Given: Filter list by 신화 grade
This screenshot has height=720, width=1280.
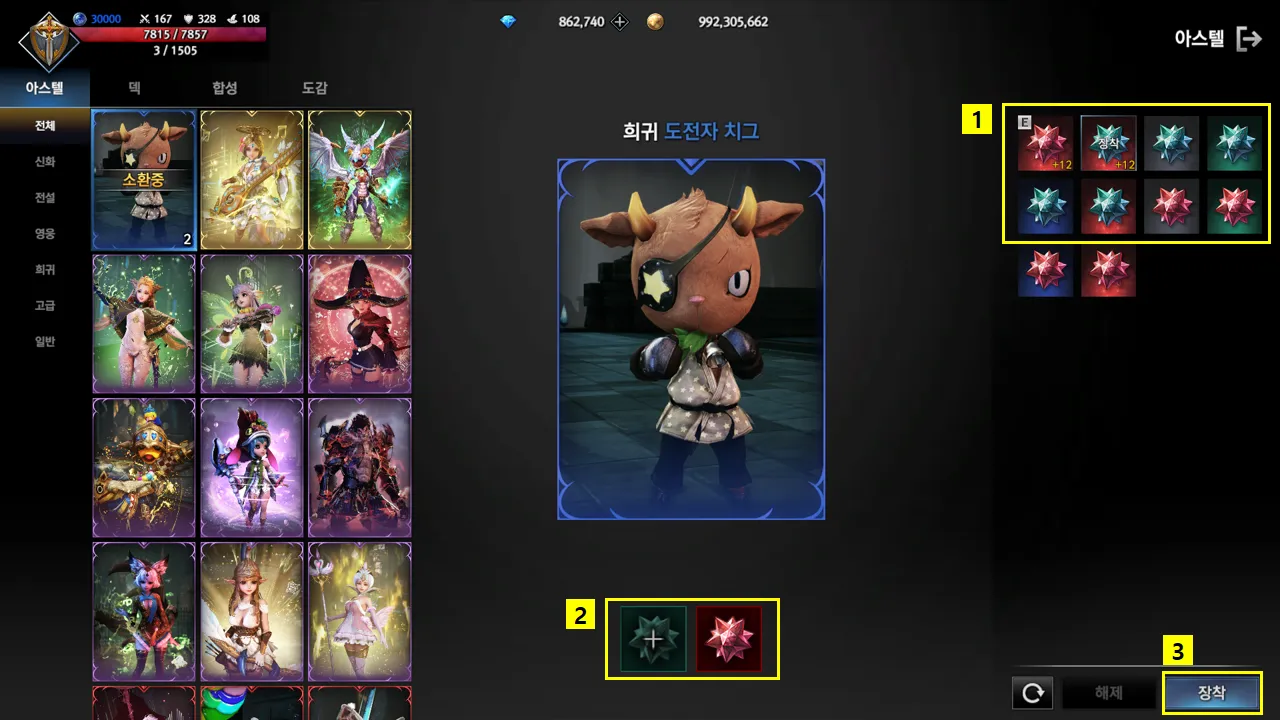Looking at the screenshot, I should tap(45, 162).
